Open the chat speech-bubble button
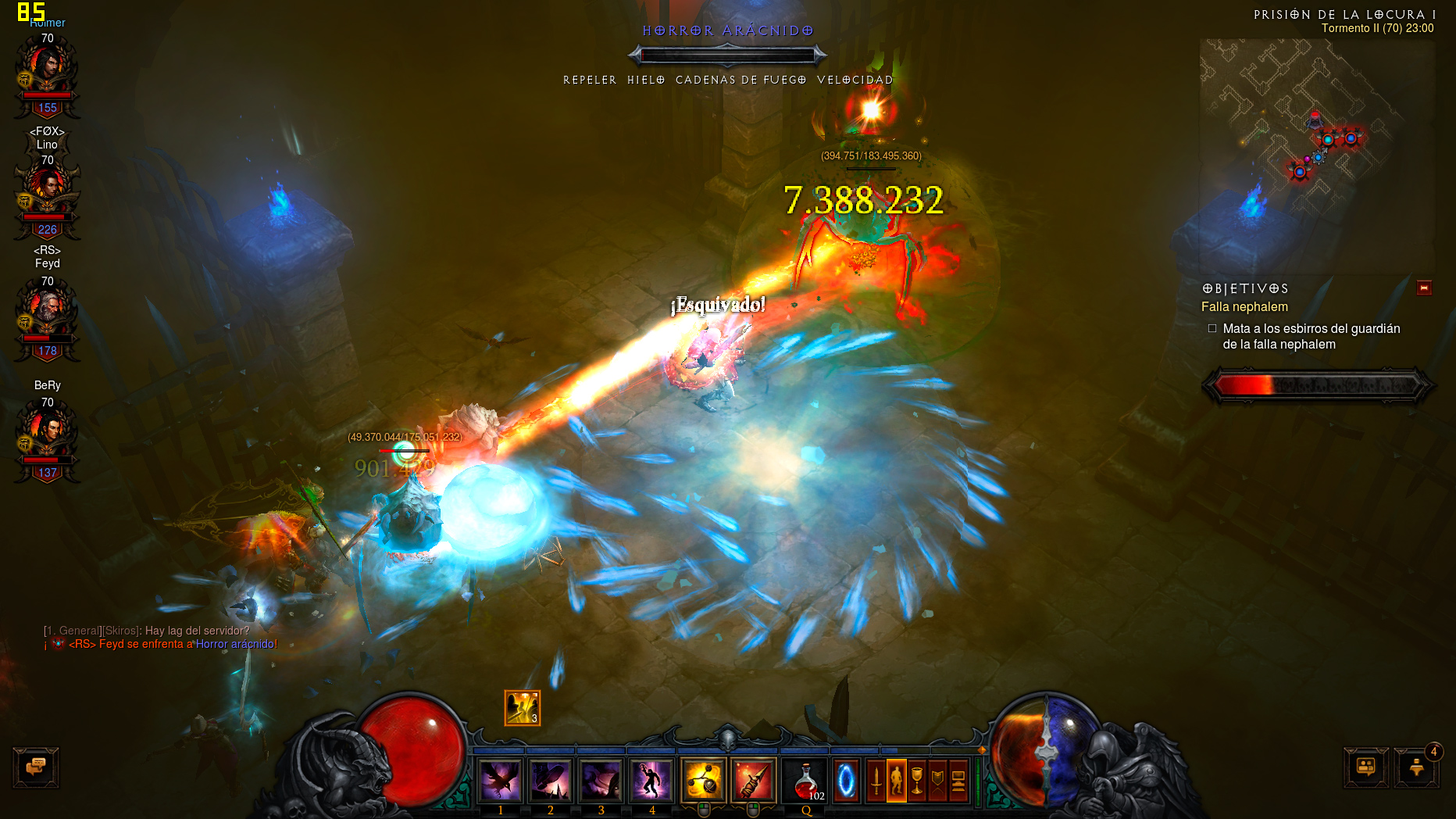The image size is (1456, 819). (x=36, y=767)
